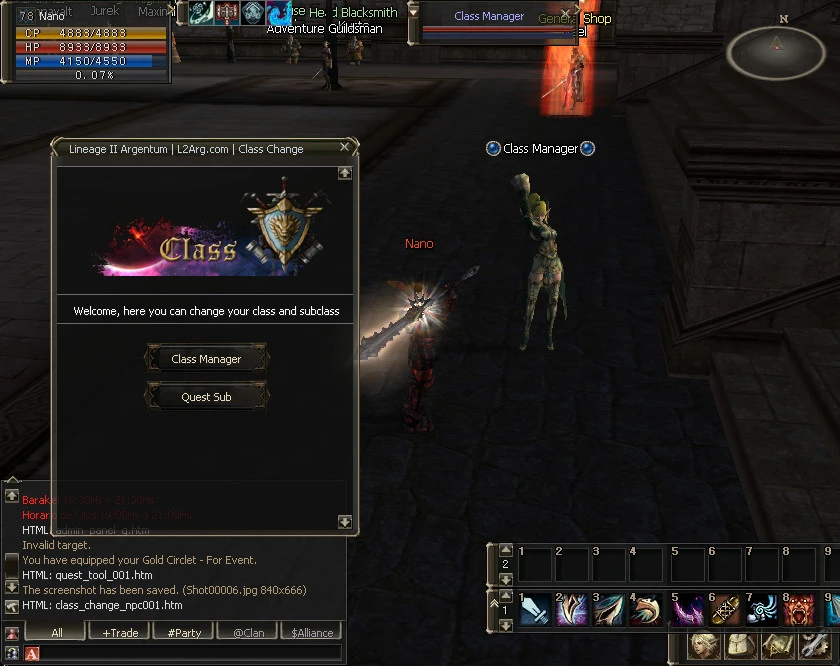Close the Class Change dialog window
The image size is (840, 666).
[345, 147]
